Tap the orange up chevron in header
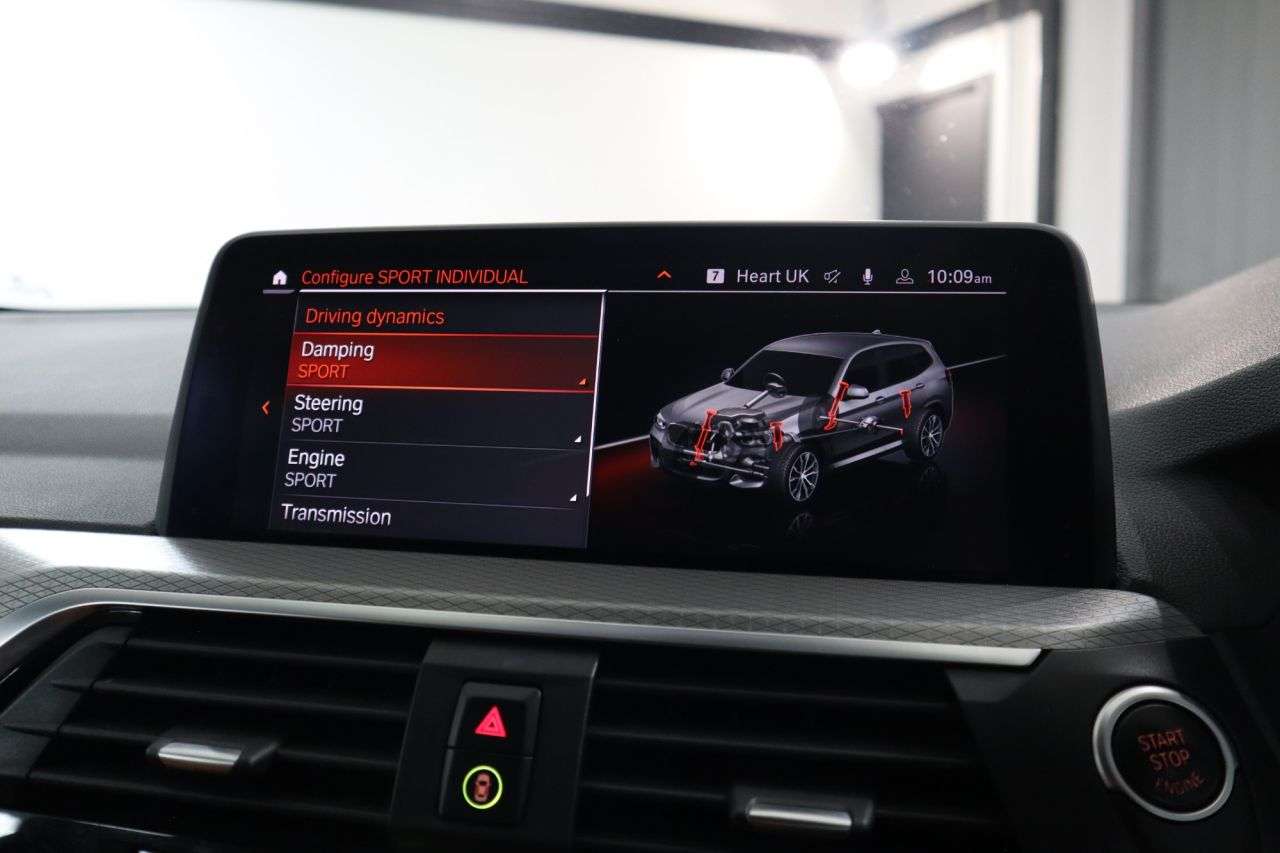This screenshot has height=853, width=1280. [x=664, y=276]
